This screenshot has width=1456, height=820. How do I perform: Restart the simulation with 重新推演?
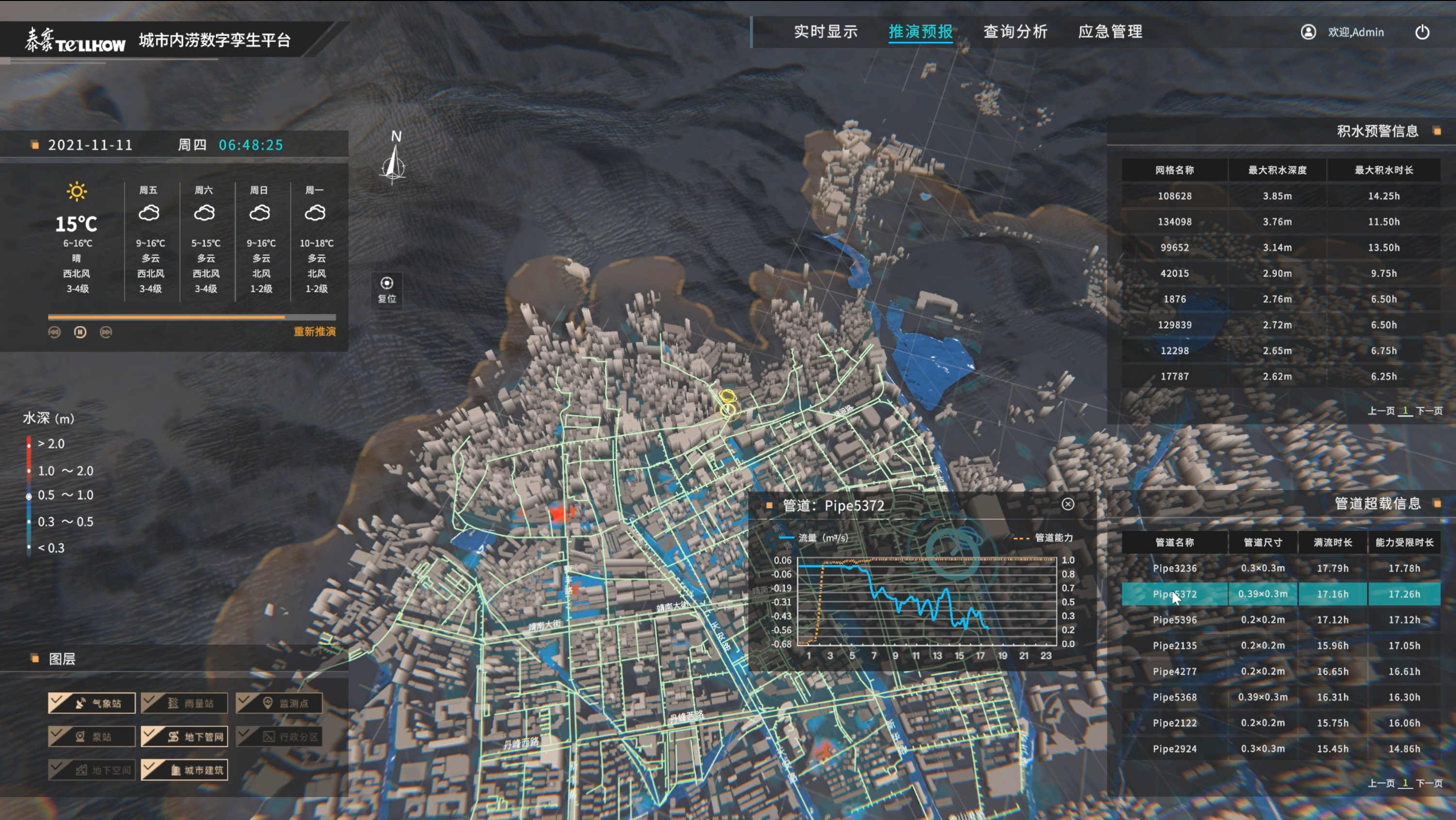pos(314,332)
